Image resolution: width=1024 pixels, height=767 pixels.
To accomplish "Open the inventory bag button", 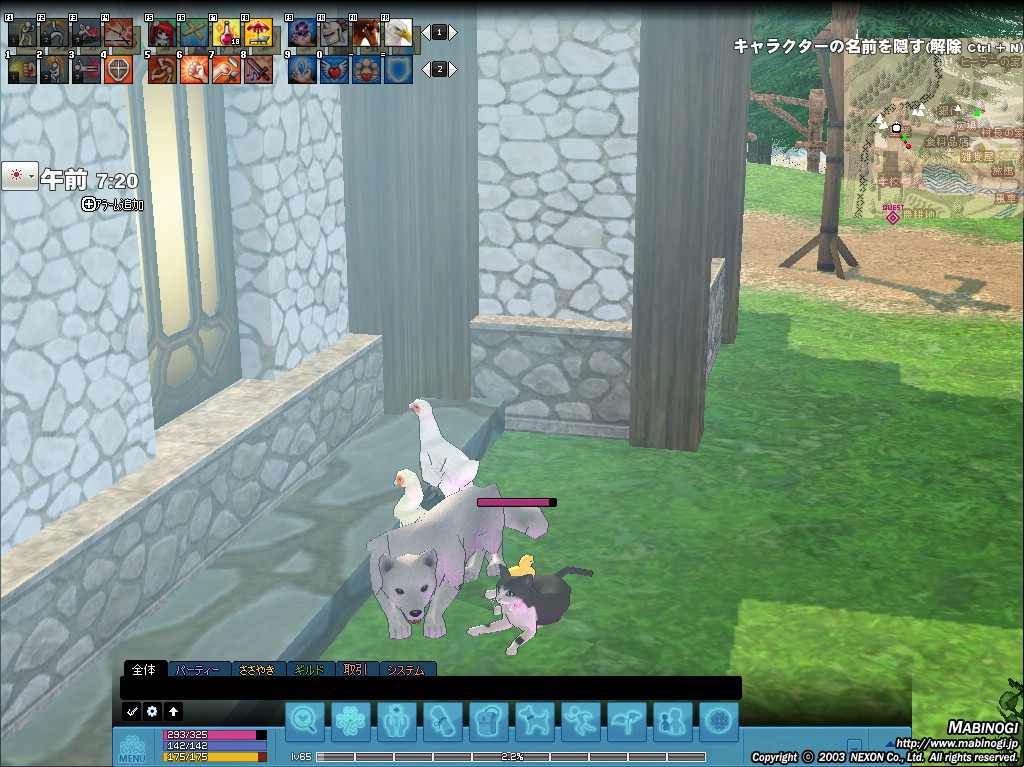I will (x=487, y=720).
